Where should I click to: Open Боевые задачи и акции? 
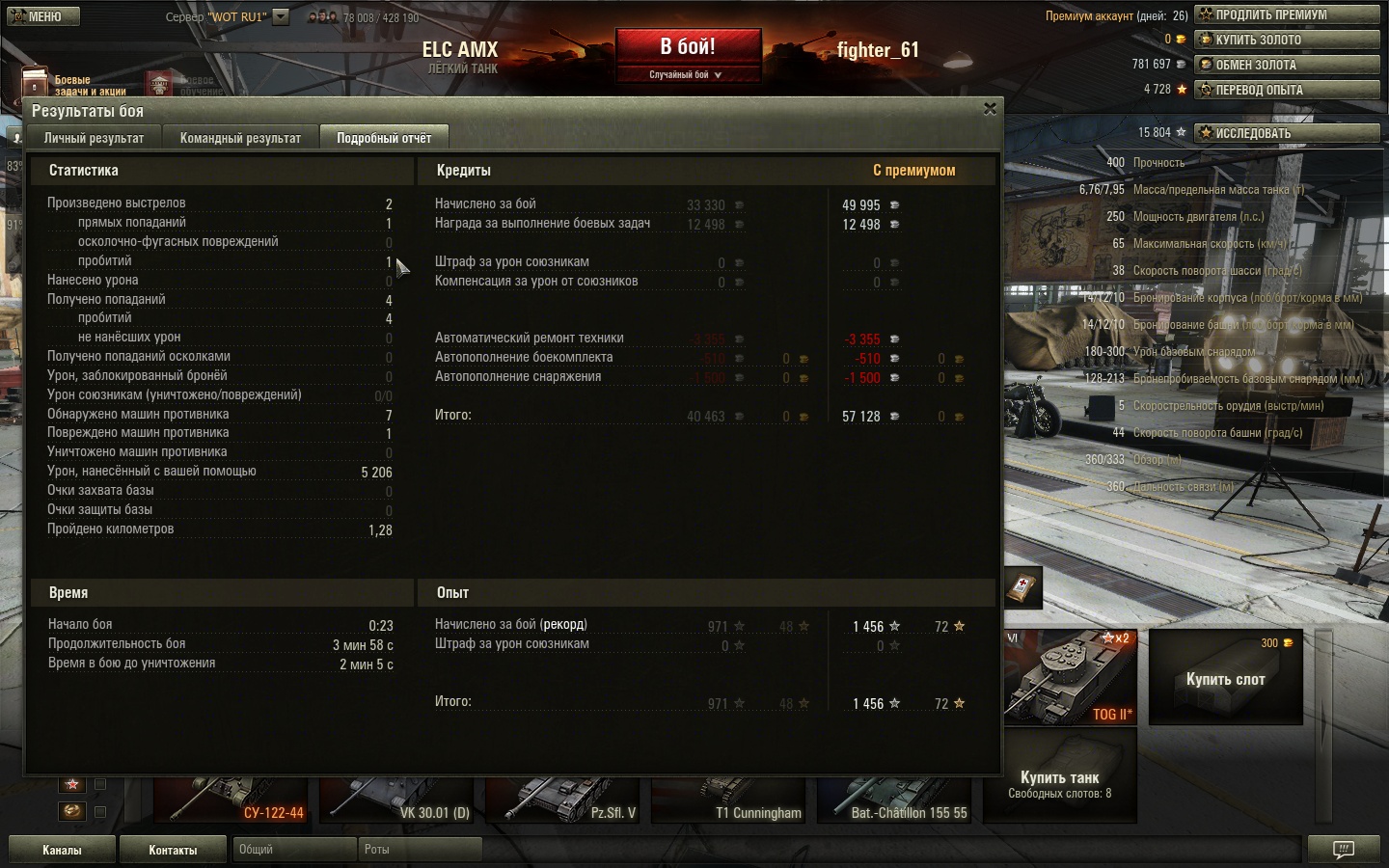pos(72,85)
